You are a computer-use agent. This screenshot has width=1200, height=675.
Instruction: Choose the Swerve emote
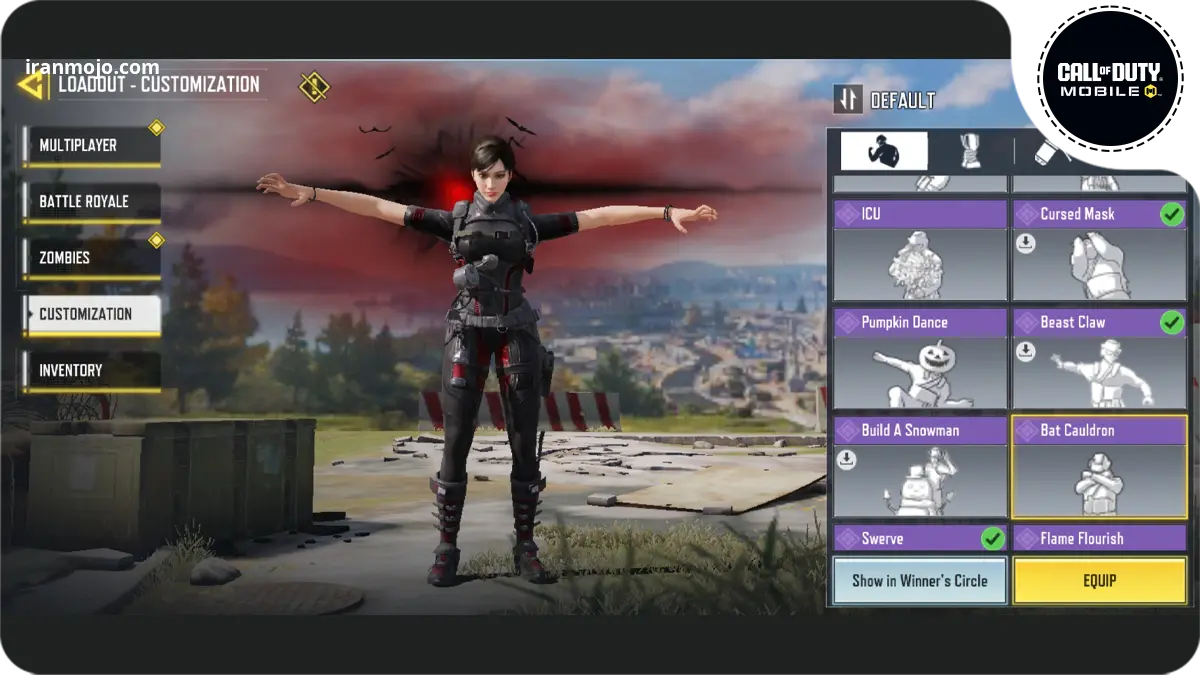pos(919,539)
